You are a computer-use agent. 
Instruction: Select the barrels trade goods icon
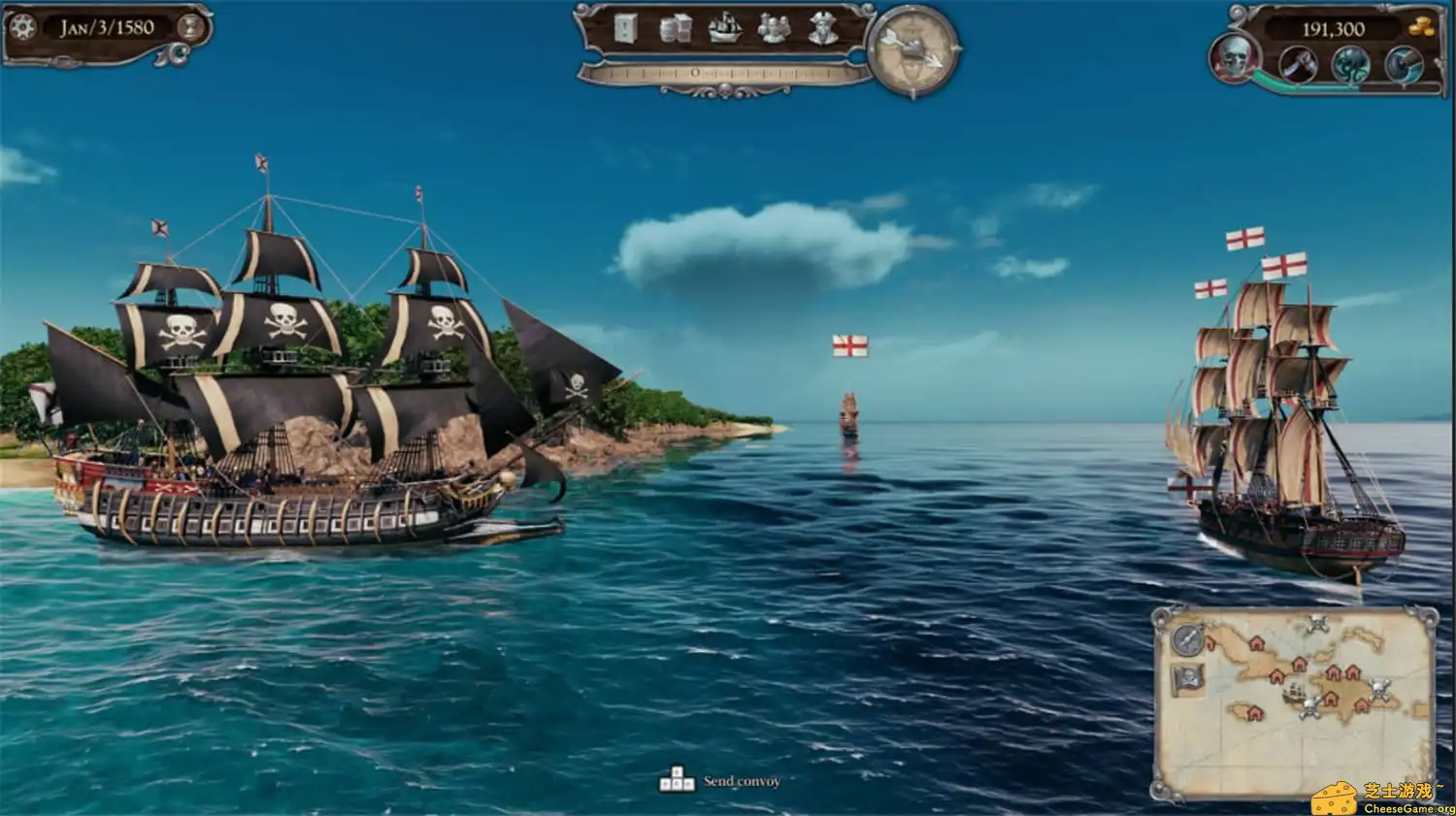pos(674,29)
